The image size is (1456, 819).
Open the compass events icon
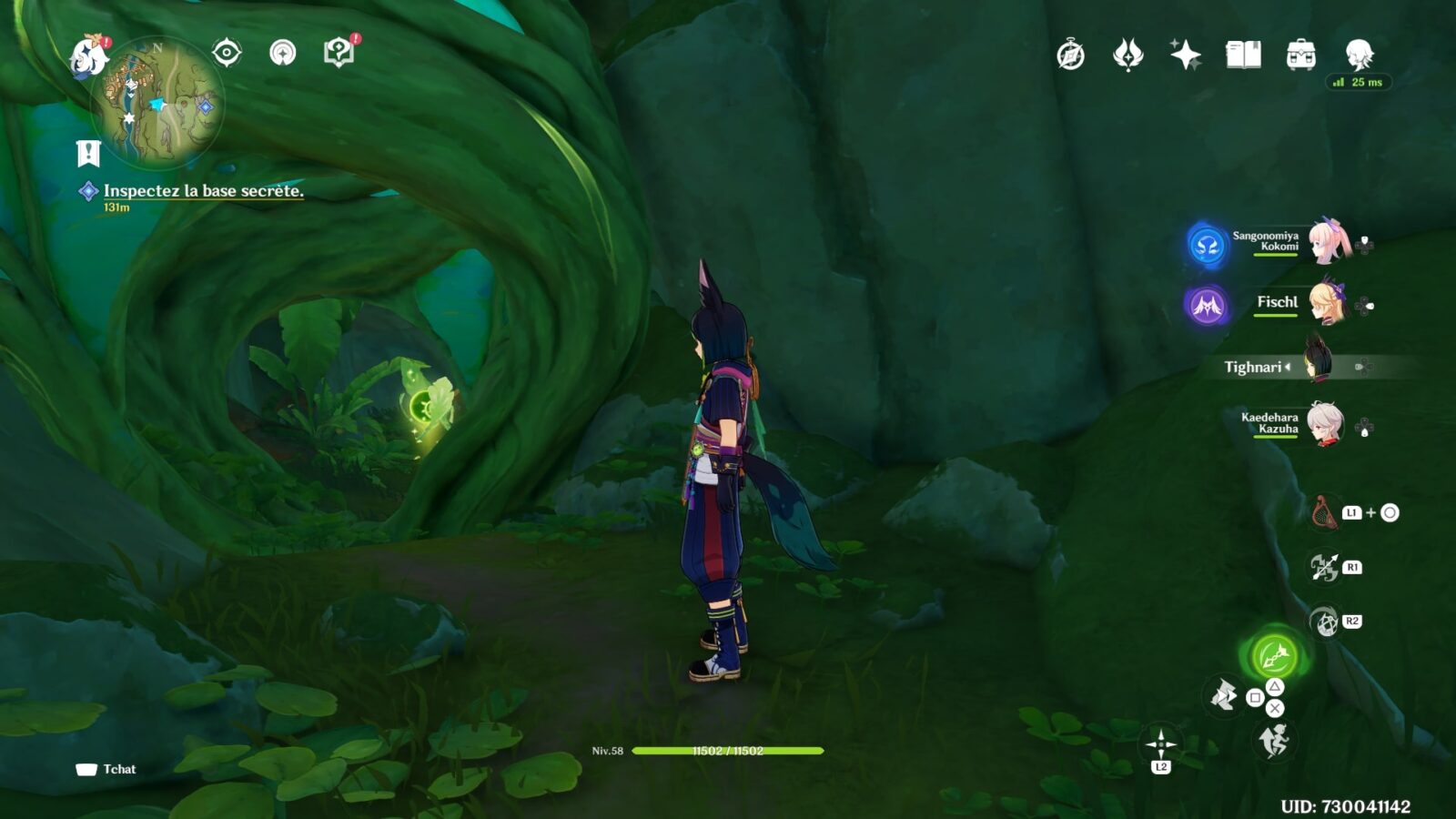click(x=1070, y=56)
